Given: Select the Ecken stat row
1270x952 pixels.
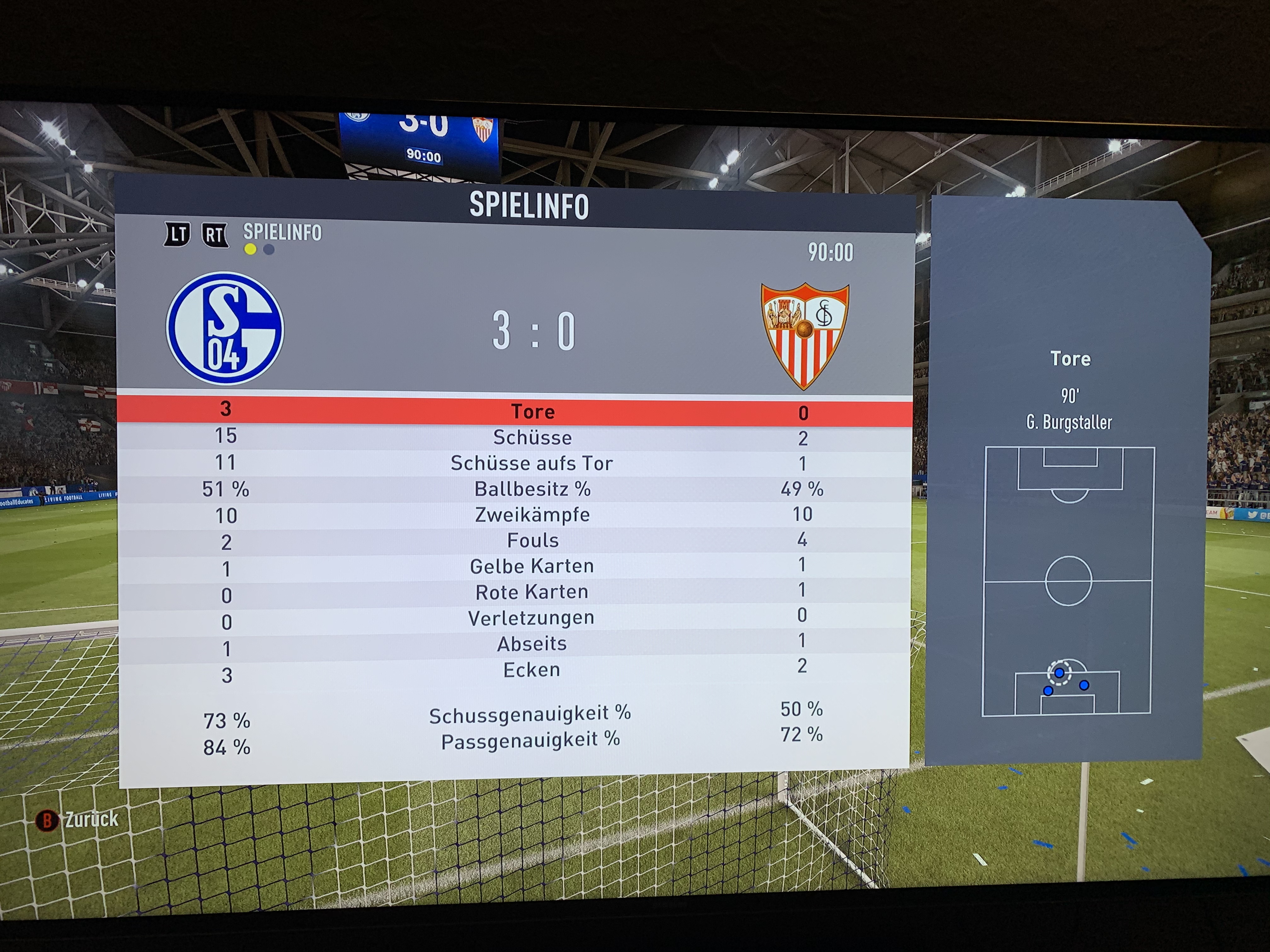Looking at the screenshot, I should click(x=532, y=670).
